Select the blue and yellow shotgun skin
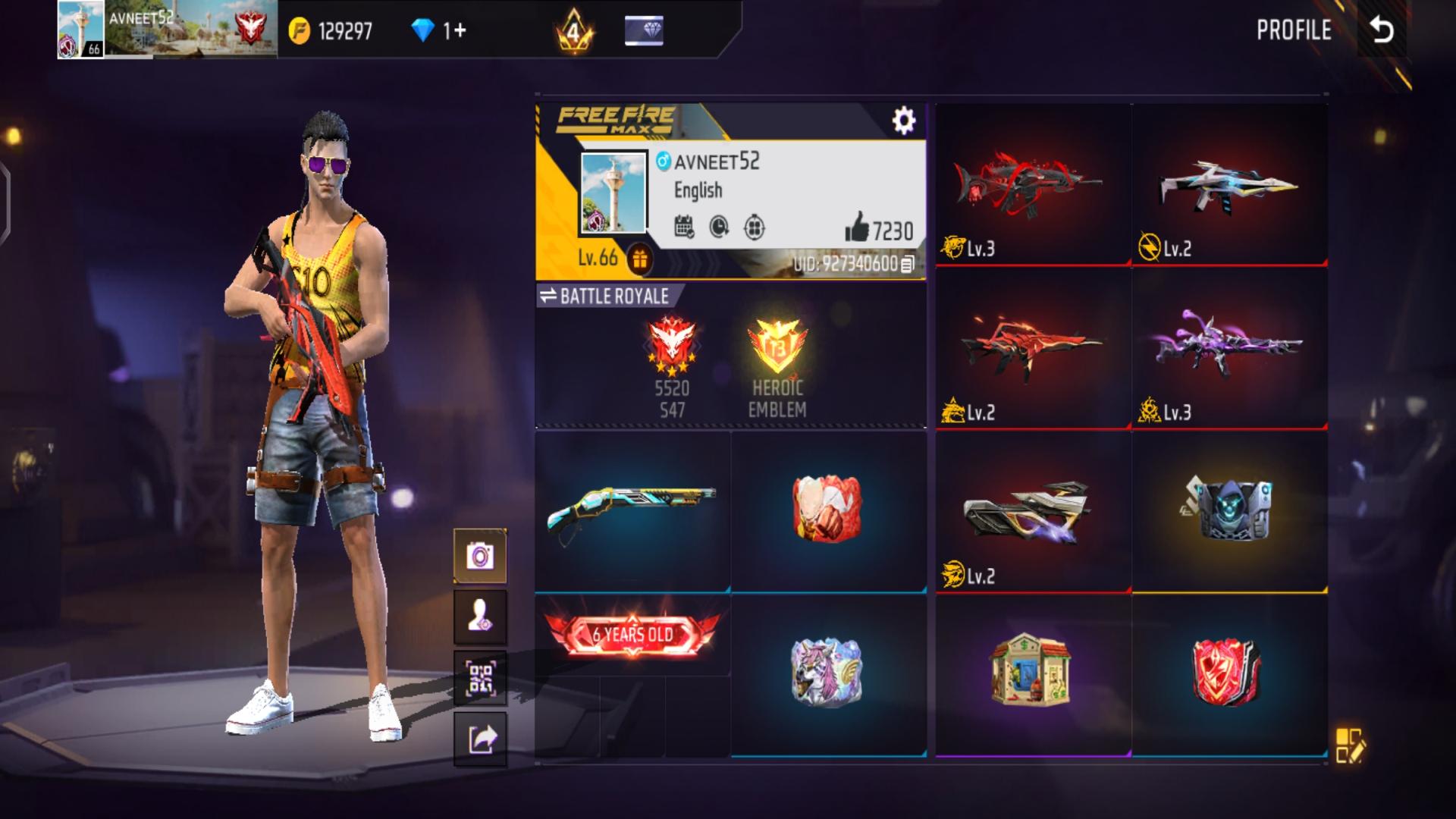Image resolution: width=1456 pixels, height=819 pixels. (x=632, y=510)
